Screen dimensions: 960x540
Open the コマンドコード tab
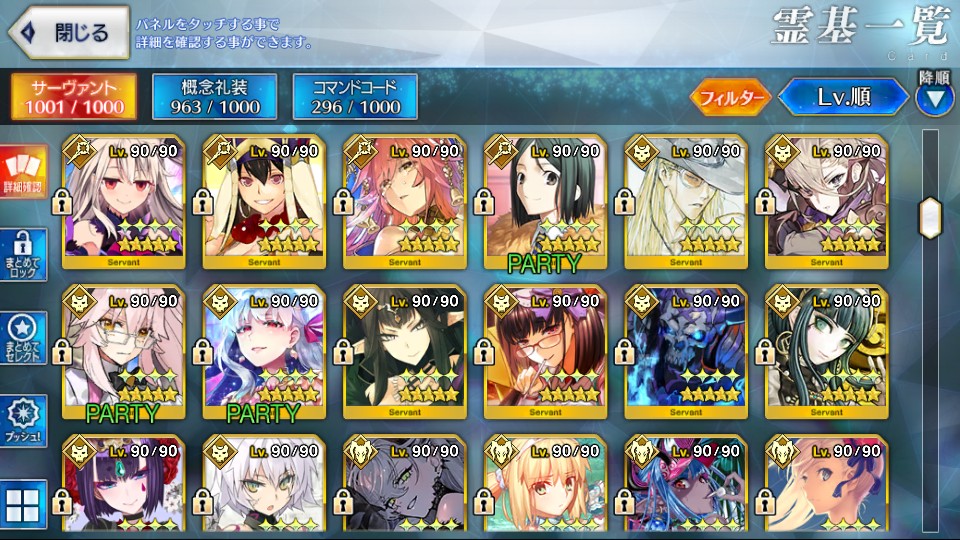pos(355,95)
